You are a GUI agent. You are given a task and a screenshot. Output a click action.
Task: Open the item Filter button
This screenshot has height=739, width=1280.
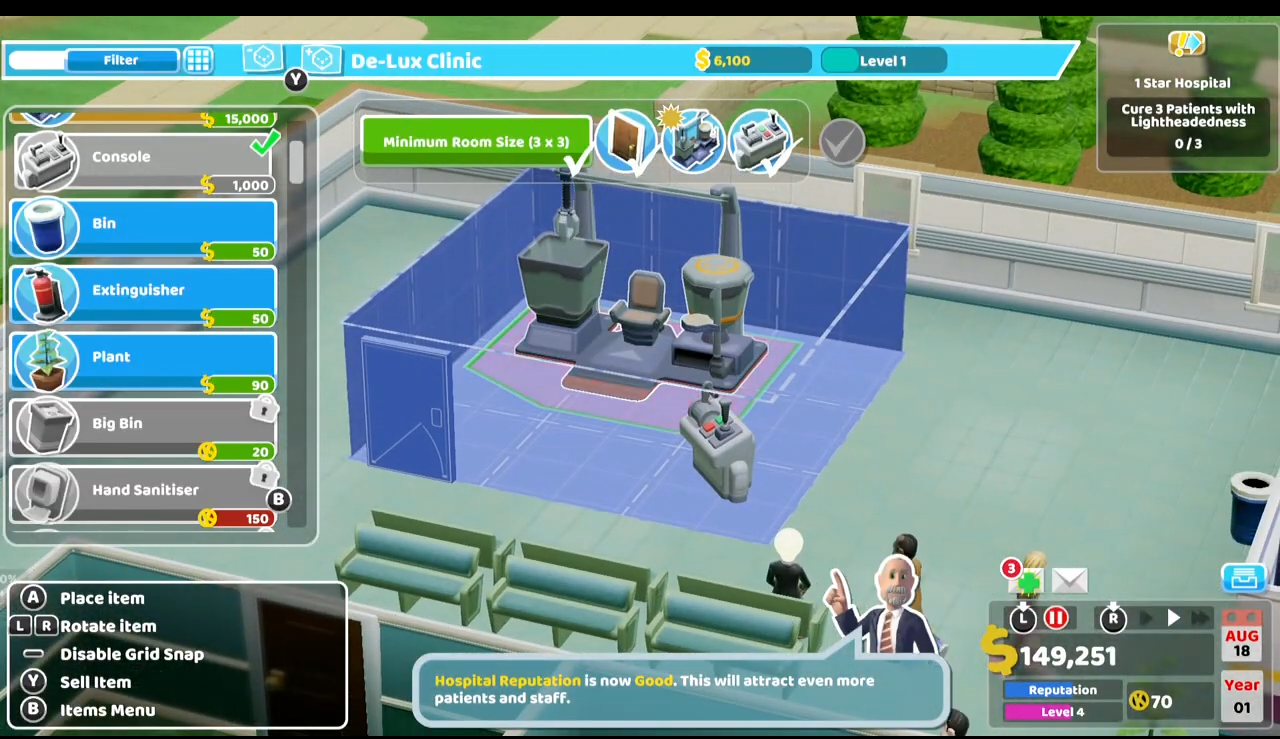[121, 61]
